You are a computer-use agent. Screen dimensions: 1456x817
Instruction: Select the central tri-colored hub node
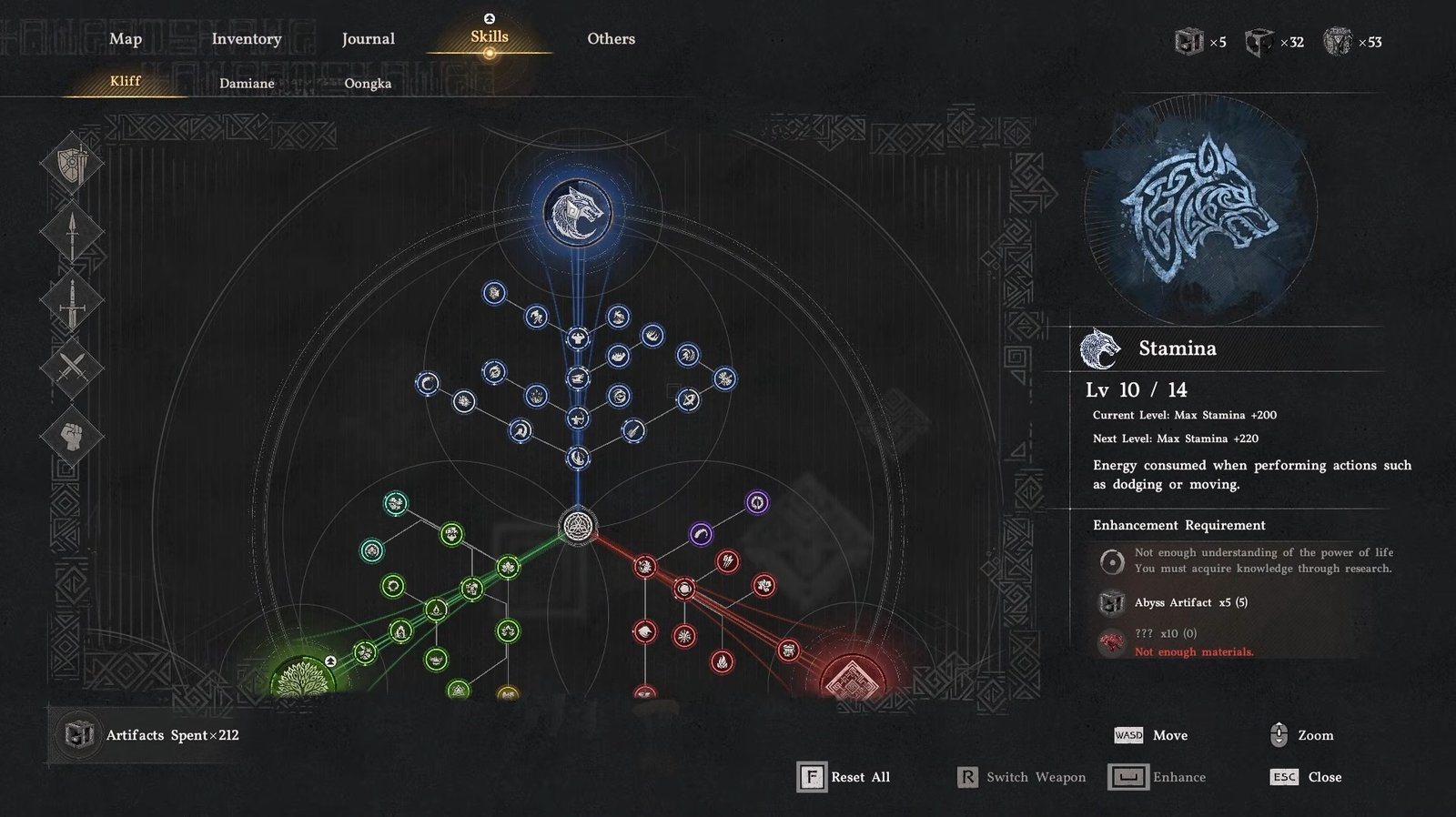tap(577, 526)
